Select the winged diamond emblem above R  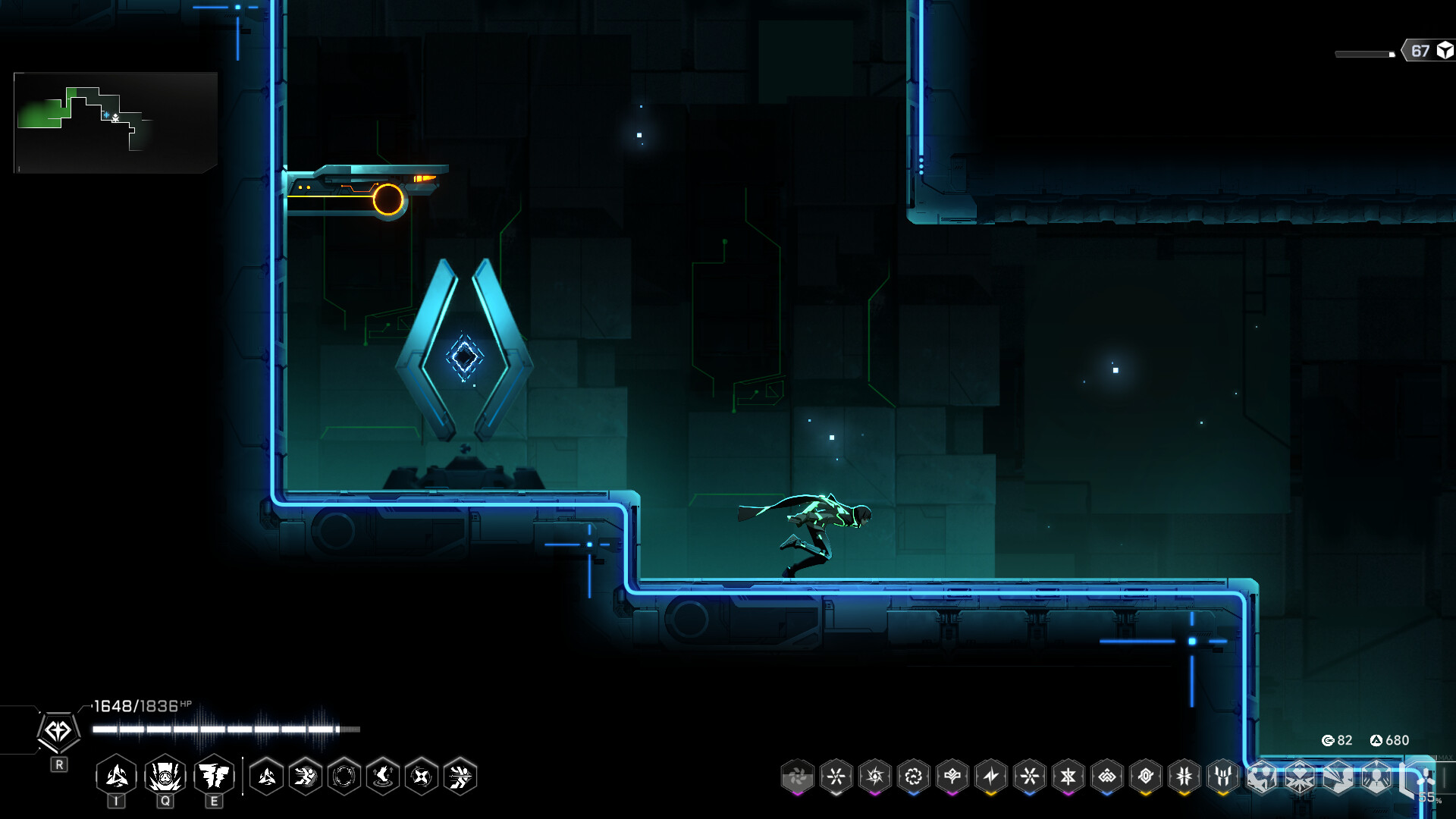[58, 732]
